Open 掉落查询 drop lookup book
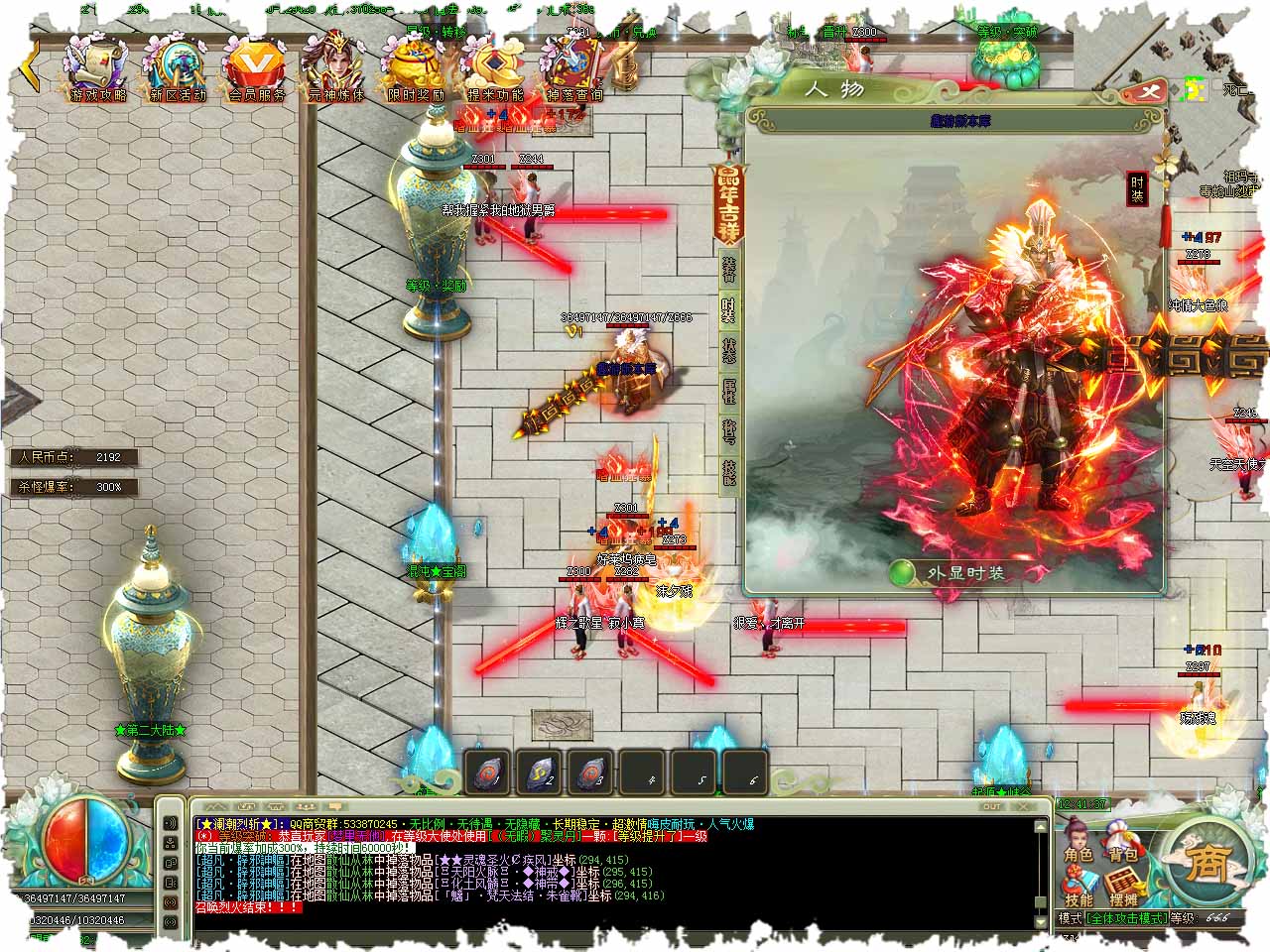Viewport: 1270px width, 952px height. 573,67
